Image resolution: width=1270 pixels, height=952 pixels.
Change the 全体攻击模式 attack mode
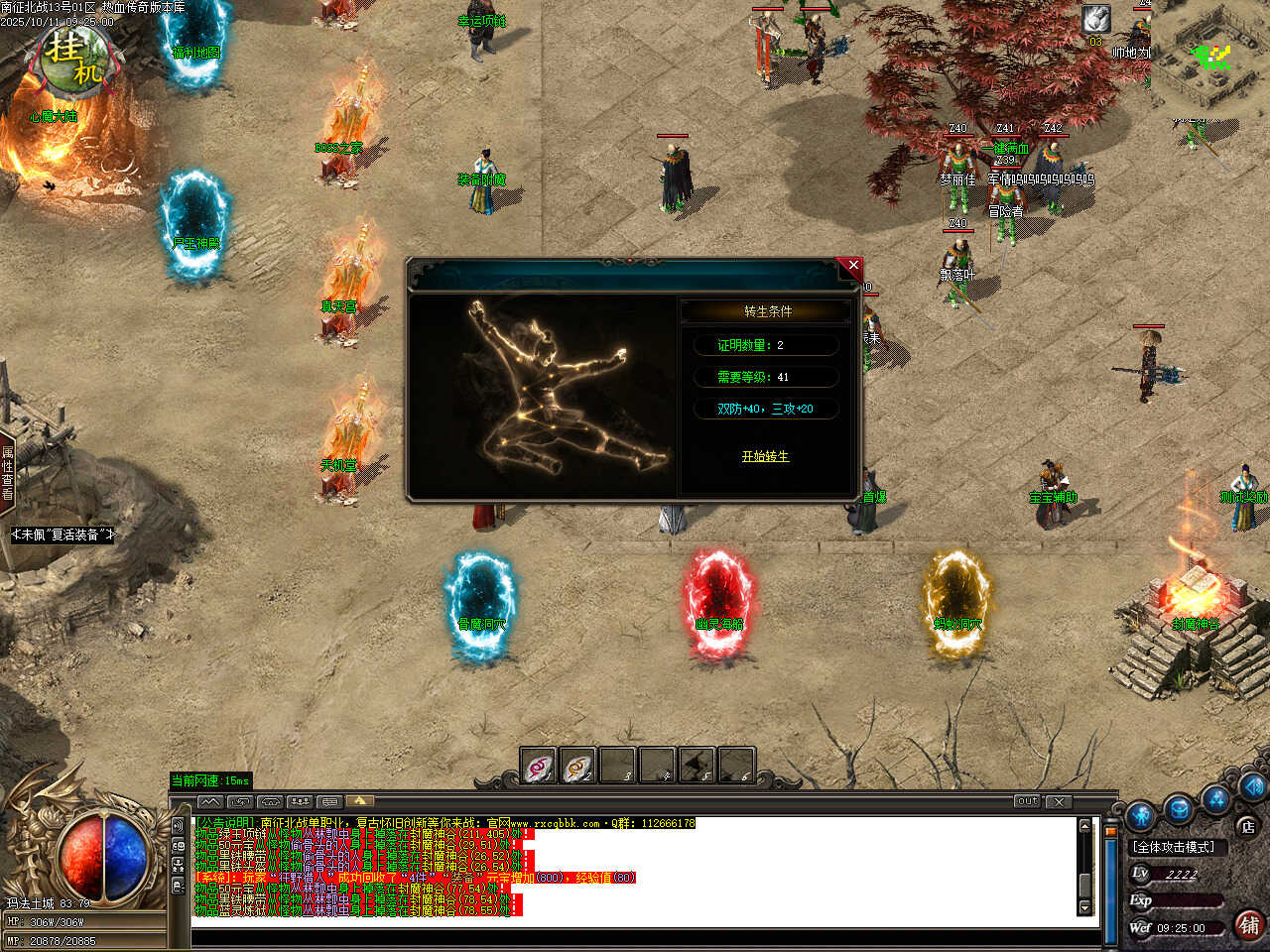point(1175,847)
